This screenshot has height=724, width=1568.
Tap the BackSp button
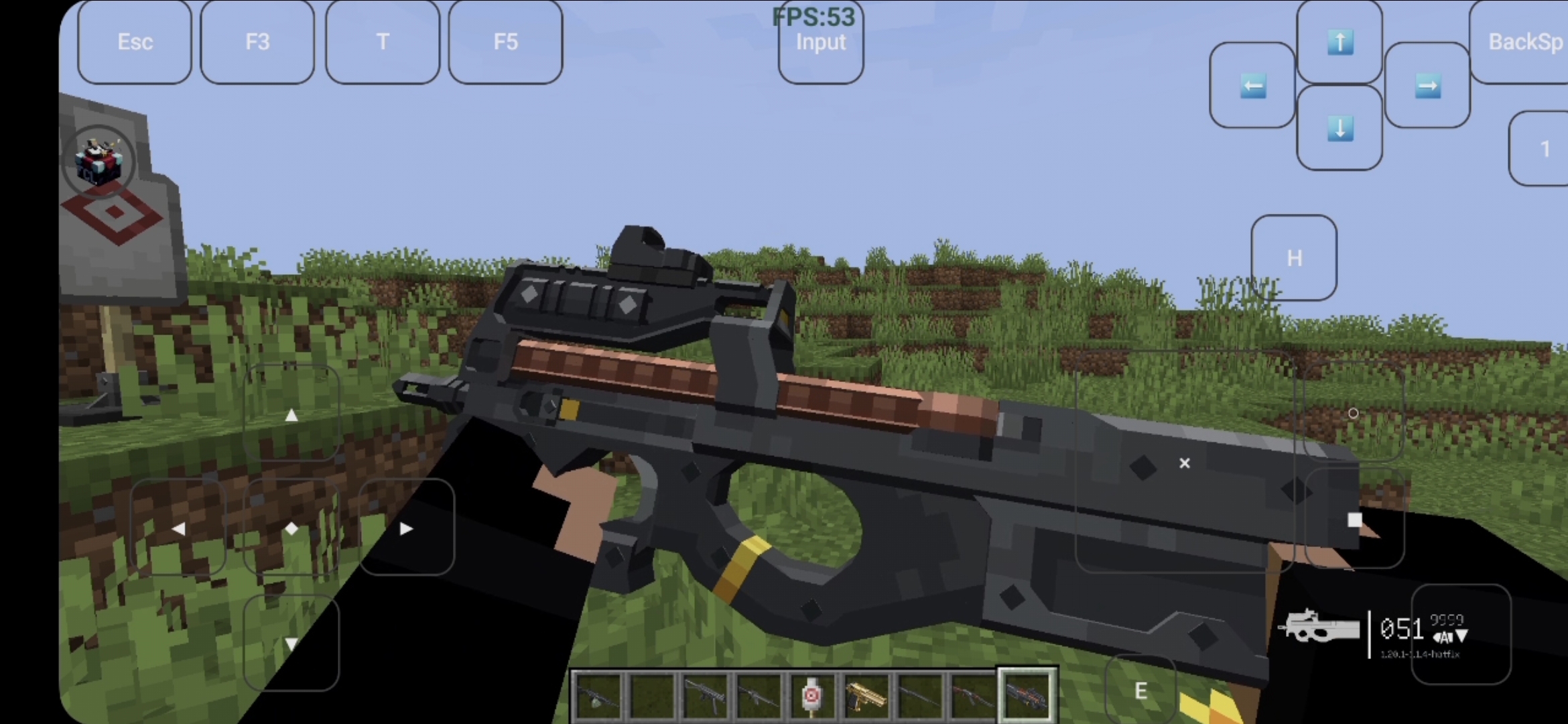1521,42
